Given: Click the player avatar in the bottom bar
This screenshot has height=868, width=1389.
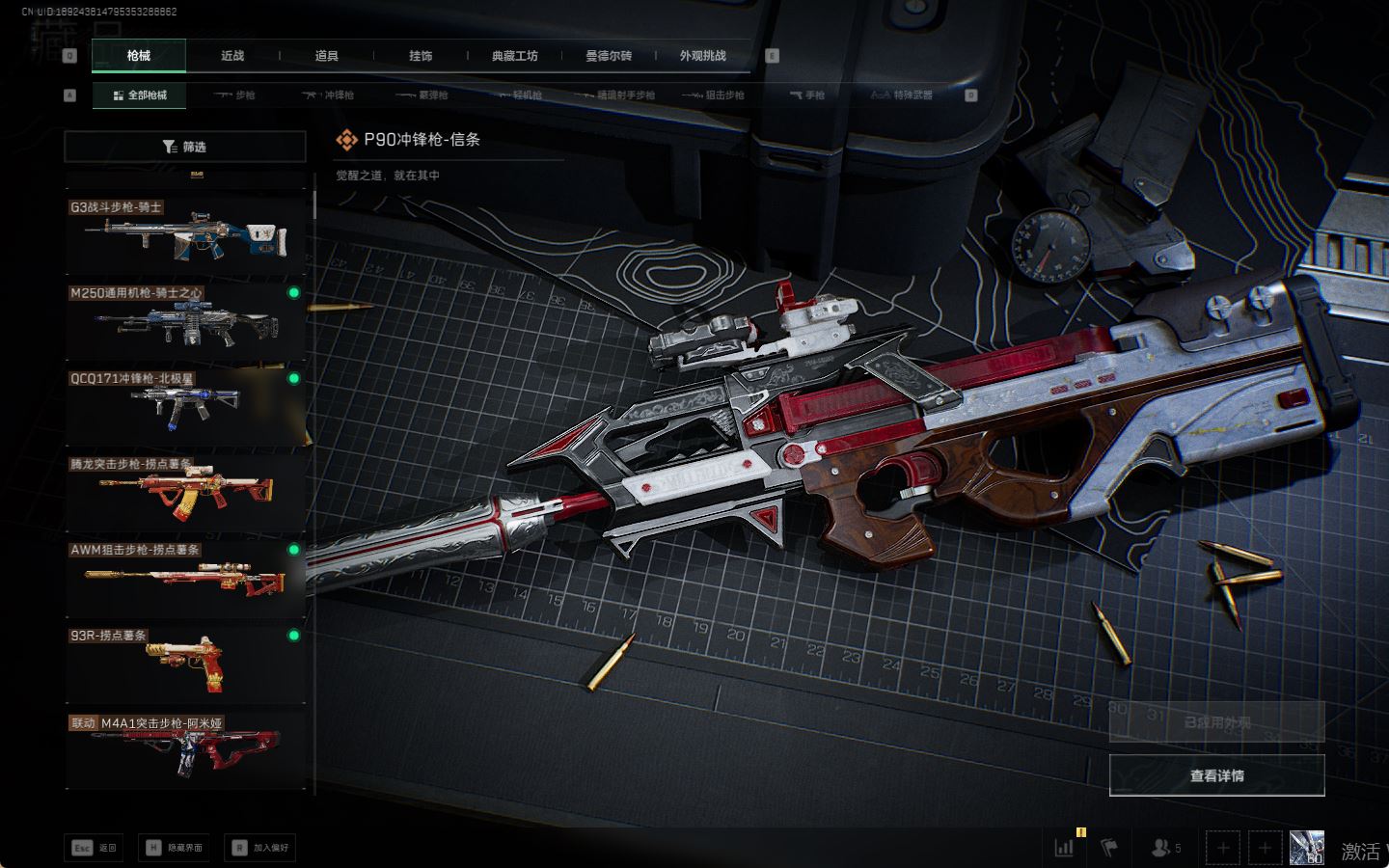Looking at the screenshot, I should (1306, 848).
